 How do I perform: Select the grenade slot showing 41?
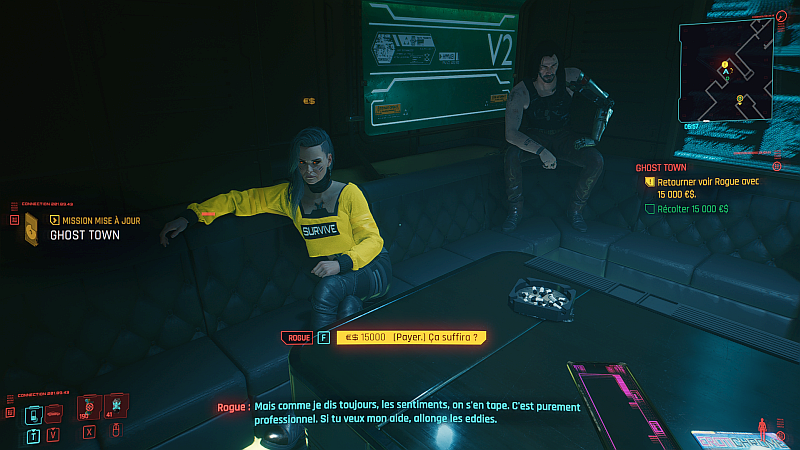[x=115, y=406]
